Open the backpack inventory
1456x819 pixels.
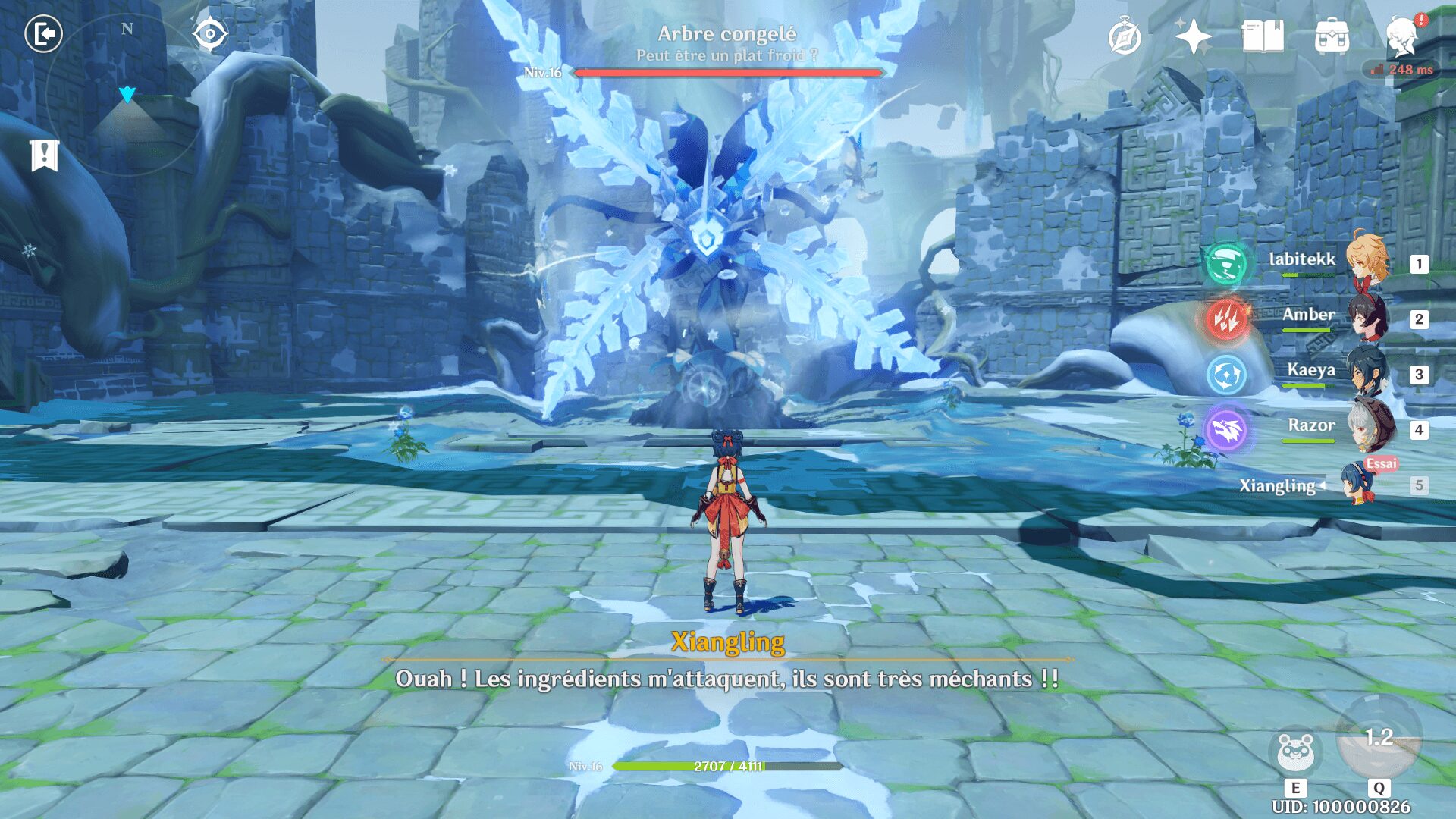point(1332,36)
